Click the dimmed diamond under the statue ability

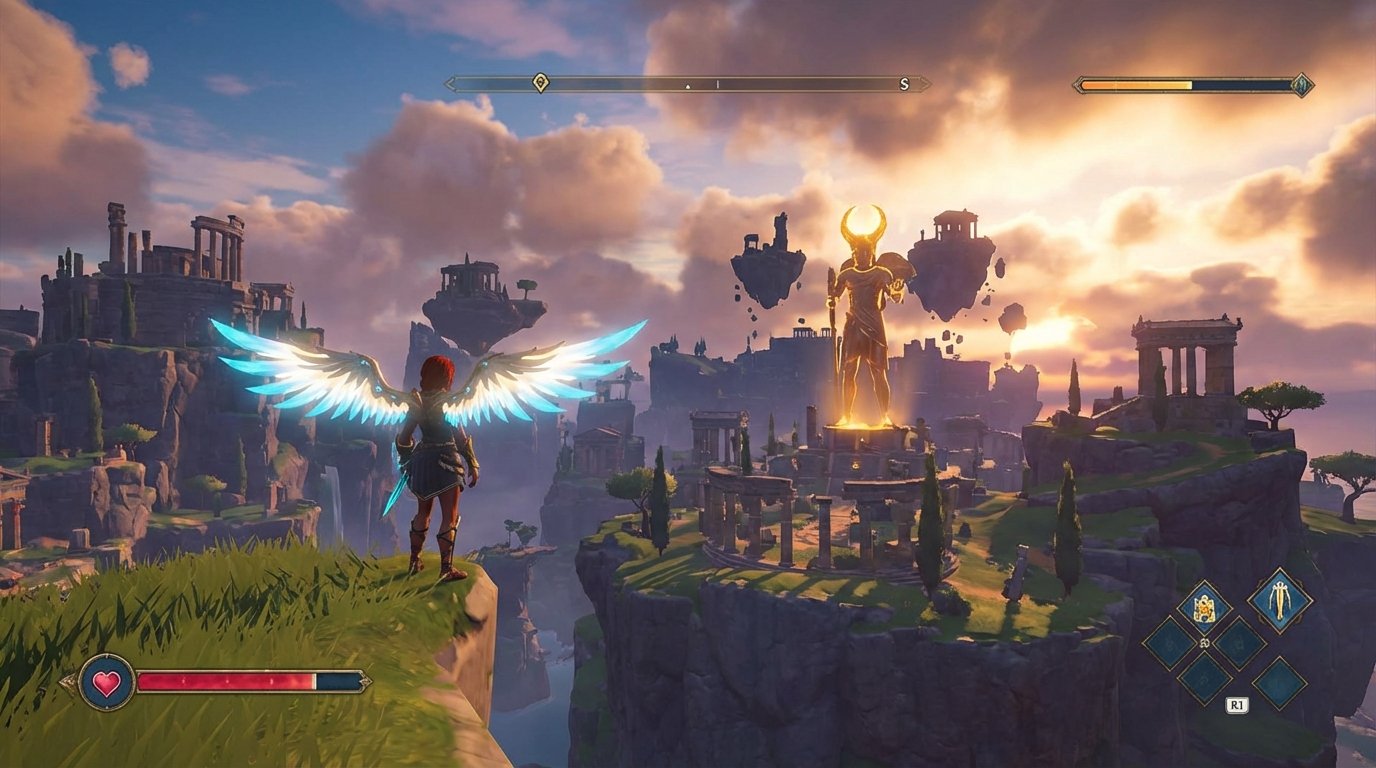click(1278, 682)
